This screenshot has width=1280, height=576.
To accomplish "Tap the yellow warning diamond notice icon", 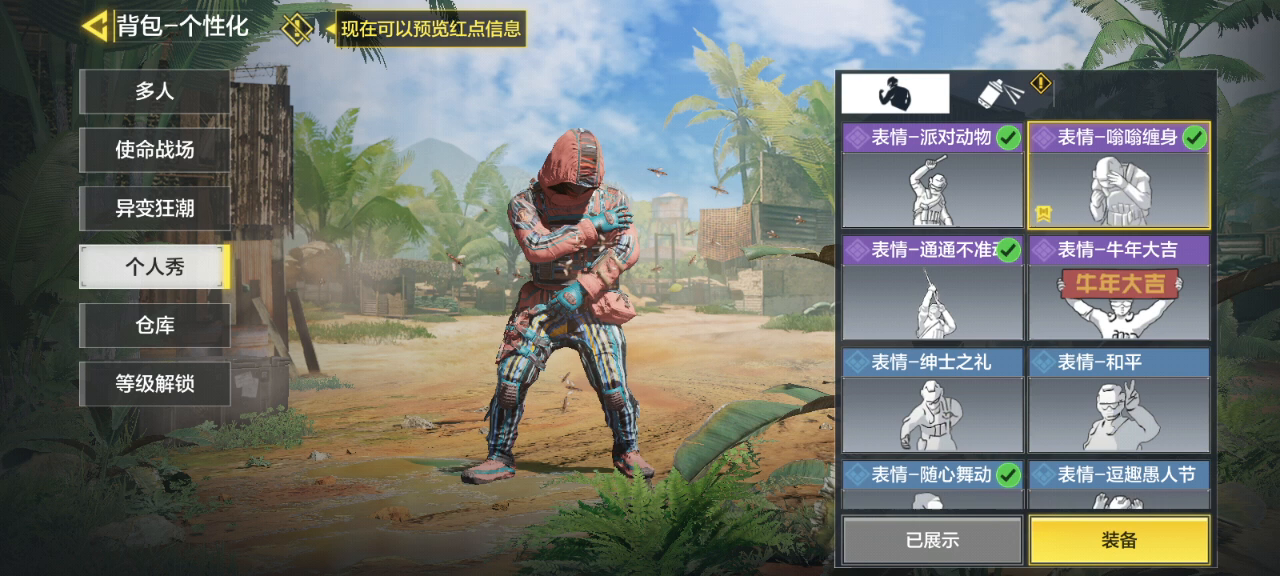I will point(297,27).
